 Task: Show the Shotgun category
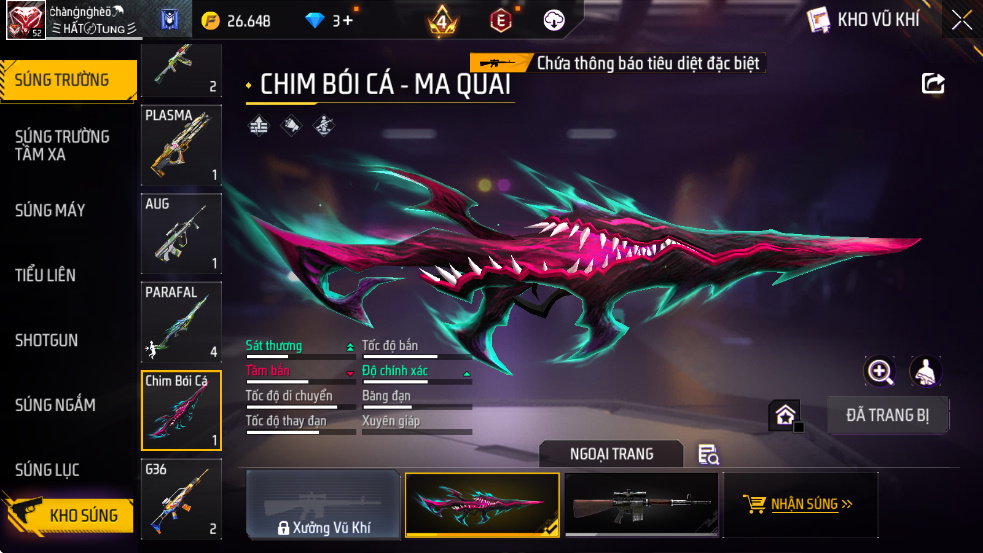click(46, 340)
